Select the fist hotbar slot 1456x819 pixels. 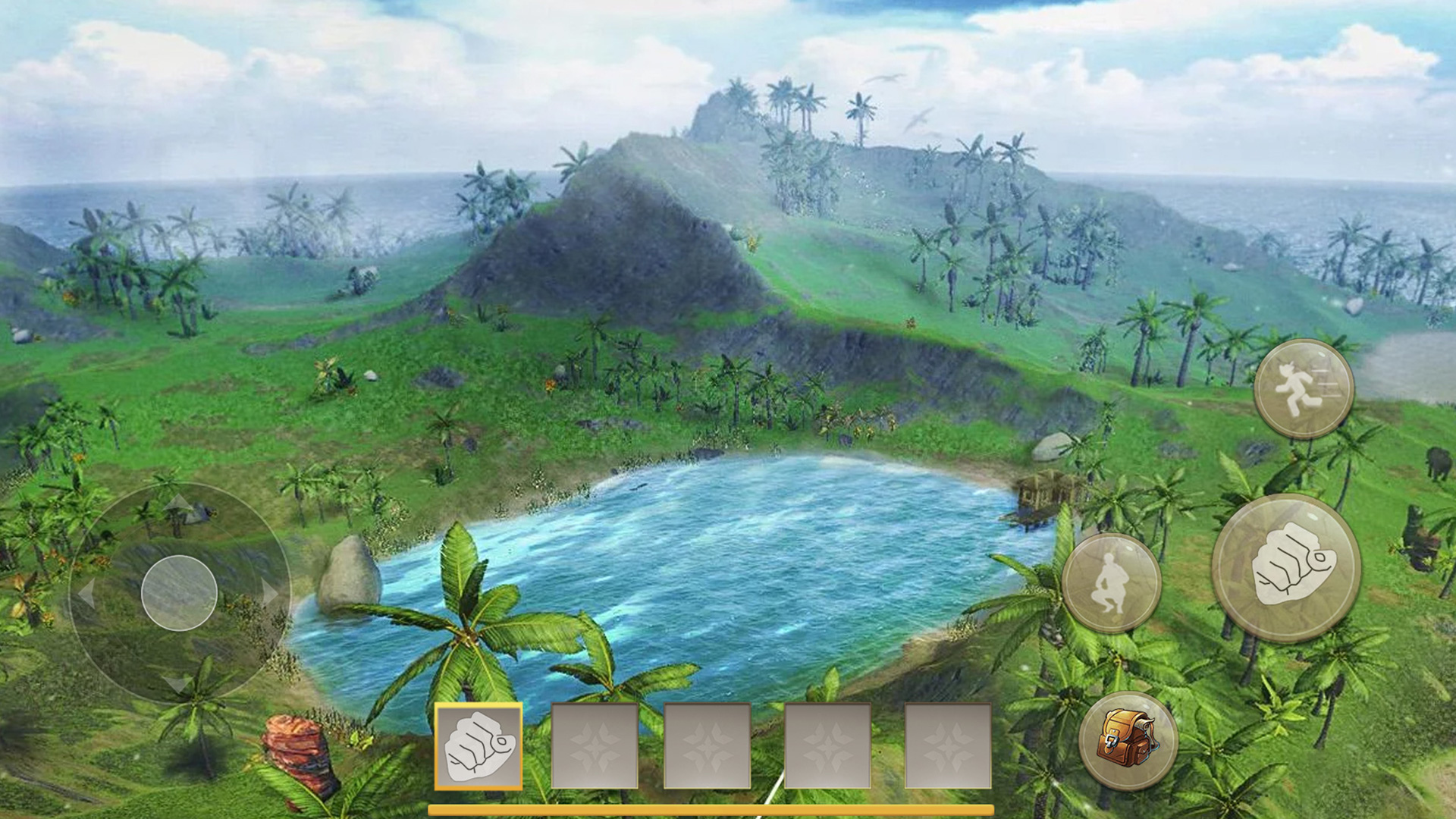479,746
